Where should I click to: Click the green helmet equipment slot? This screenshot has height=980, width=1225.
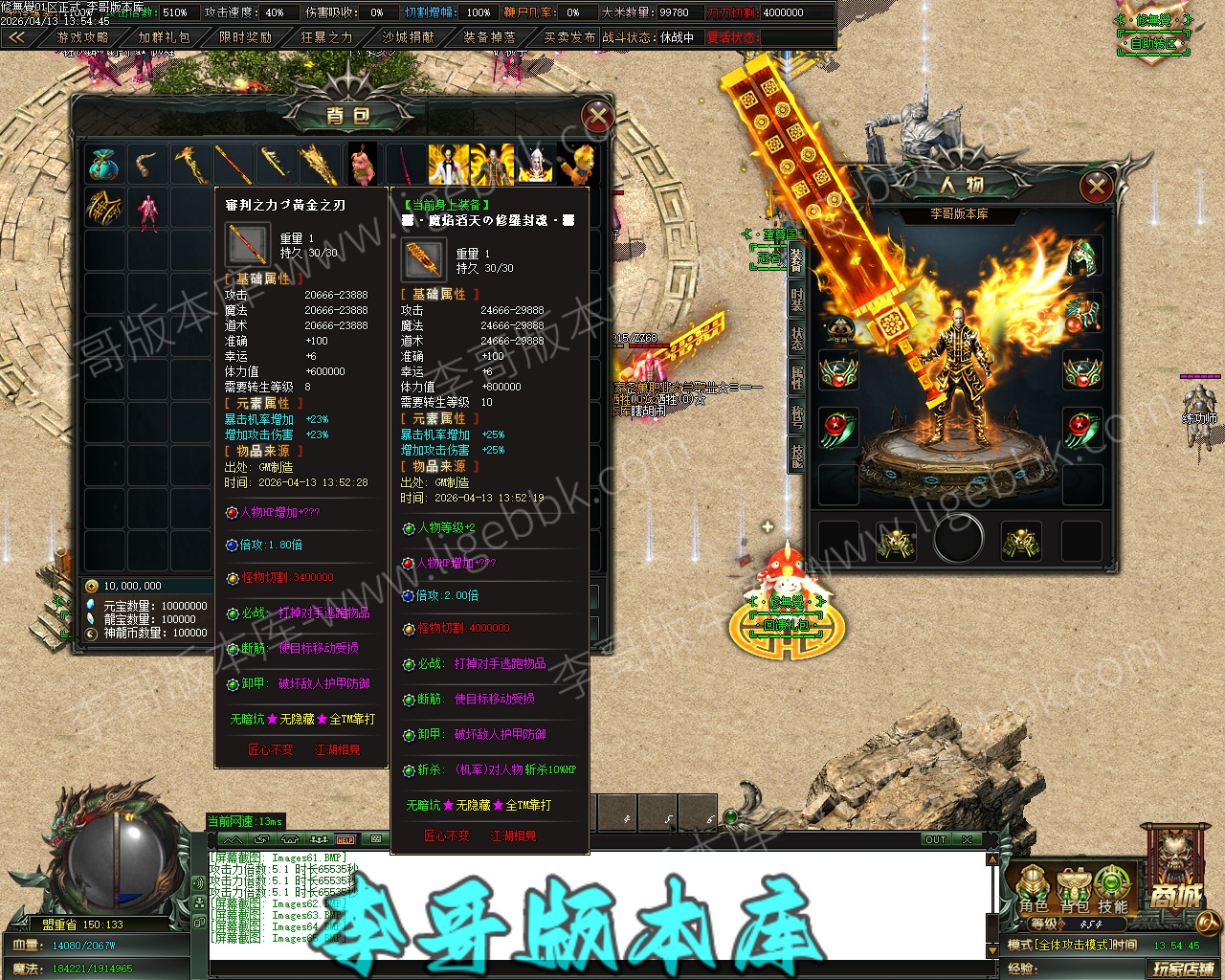click(x=1082, y=256)
